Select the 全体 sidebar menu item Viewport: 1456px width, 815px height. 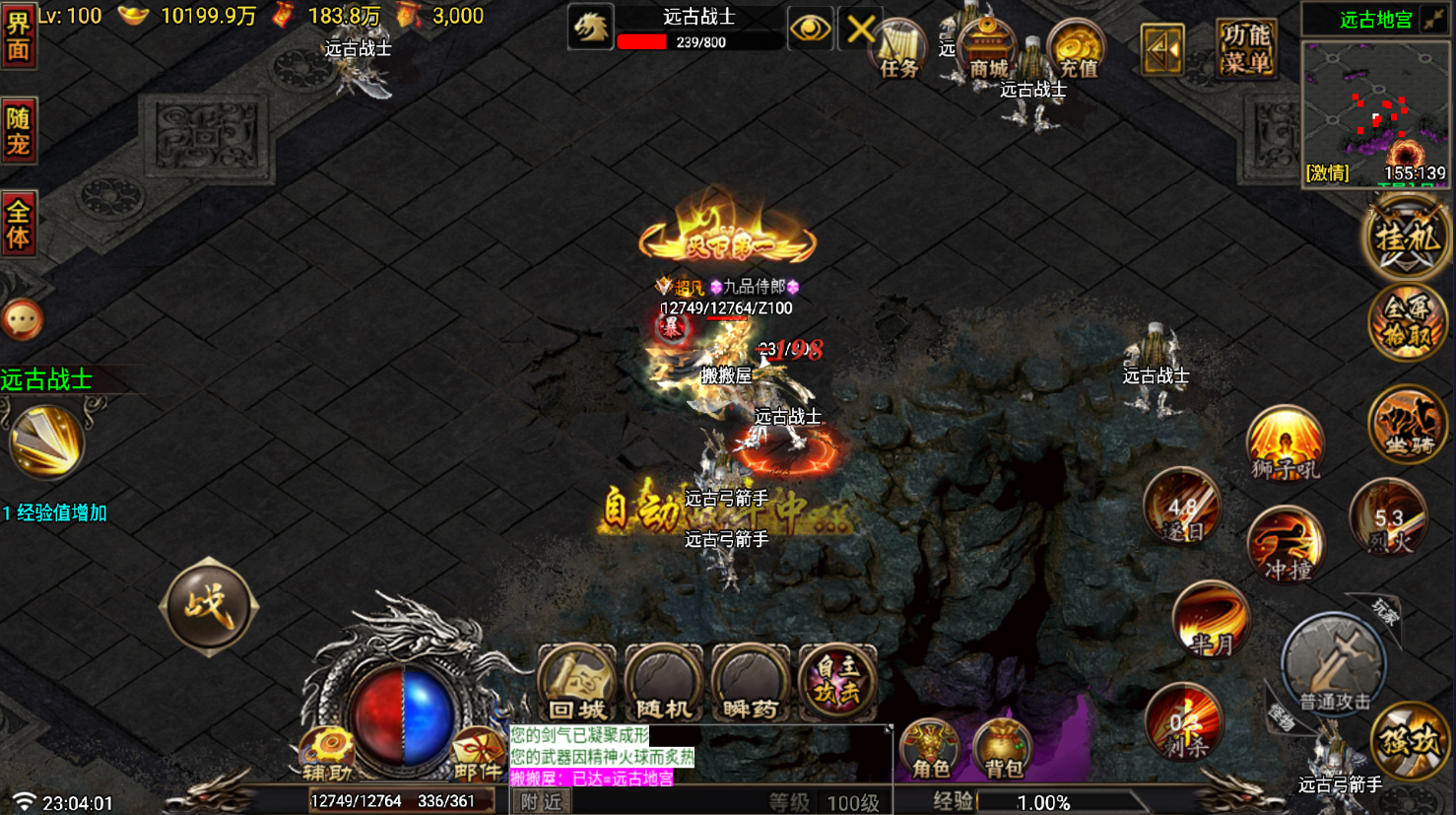20,225
